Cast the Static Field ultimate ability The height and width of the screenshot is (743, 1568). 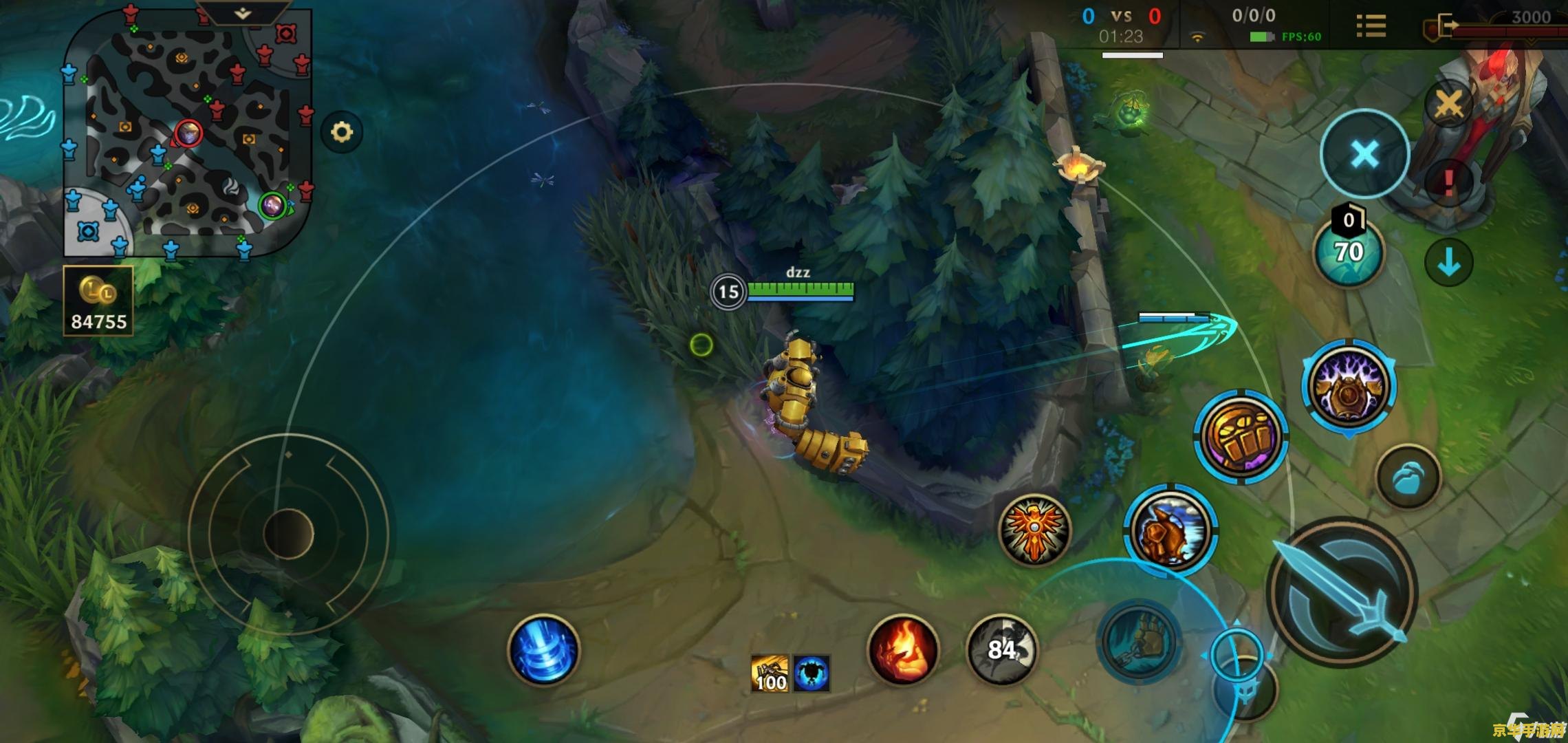click(x=1348, y=387)
